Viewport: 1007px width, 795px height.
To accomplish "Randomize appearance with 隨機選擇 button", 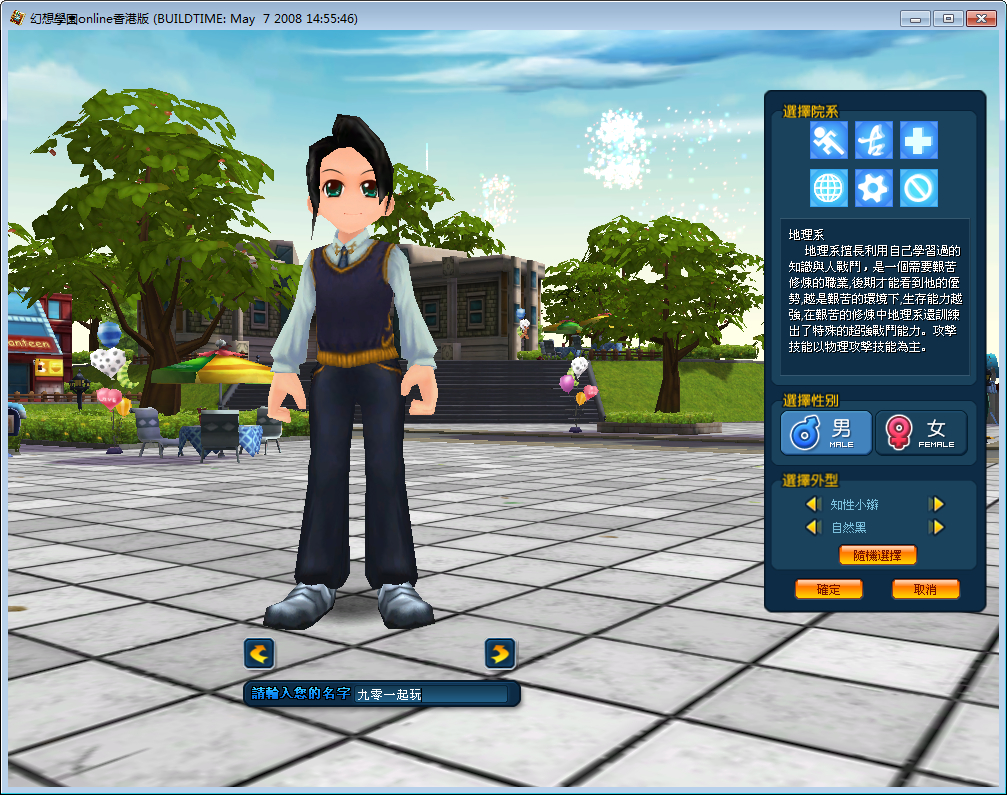I will (877, 555).
